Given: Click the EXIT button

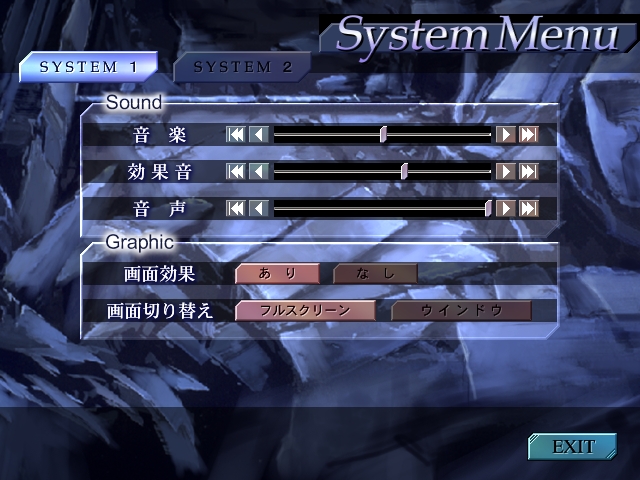Looking at the screenshot, I should click(573, 446).
